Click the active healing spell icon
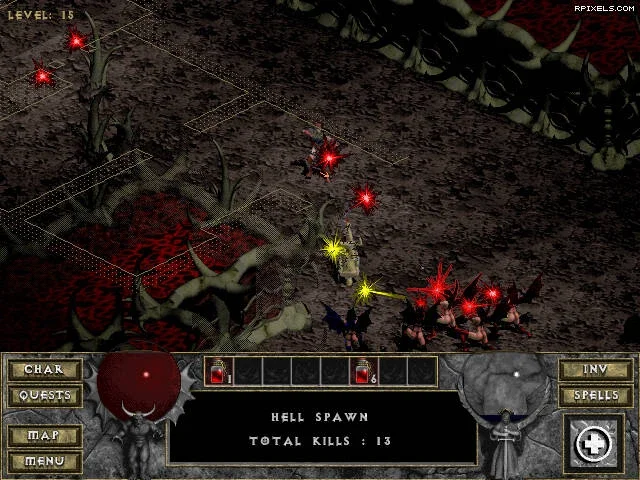Viewport: 640px width, 480px height. 594,444
